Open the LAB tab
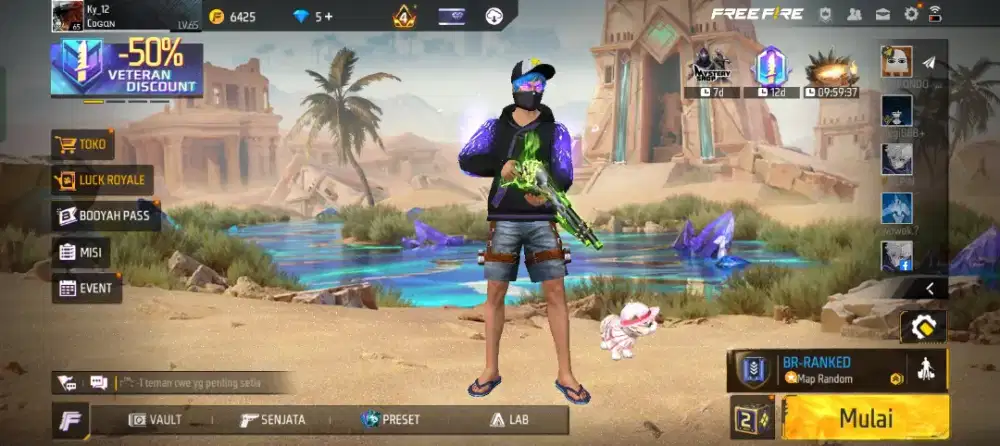This screenshot has width=1000, height=446. pos(509,420)
